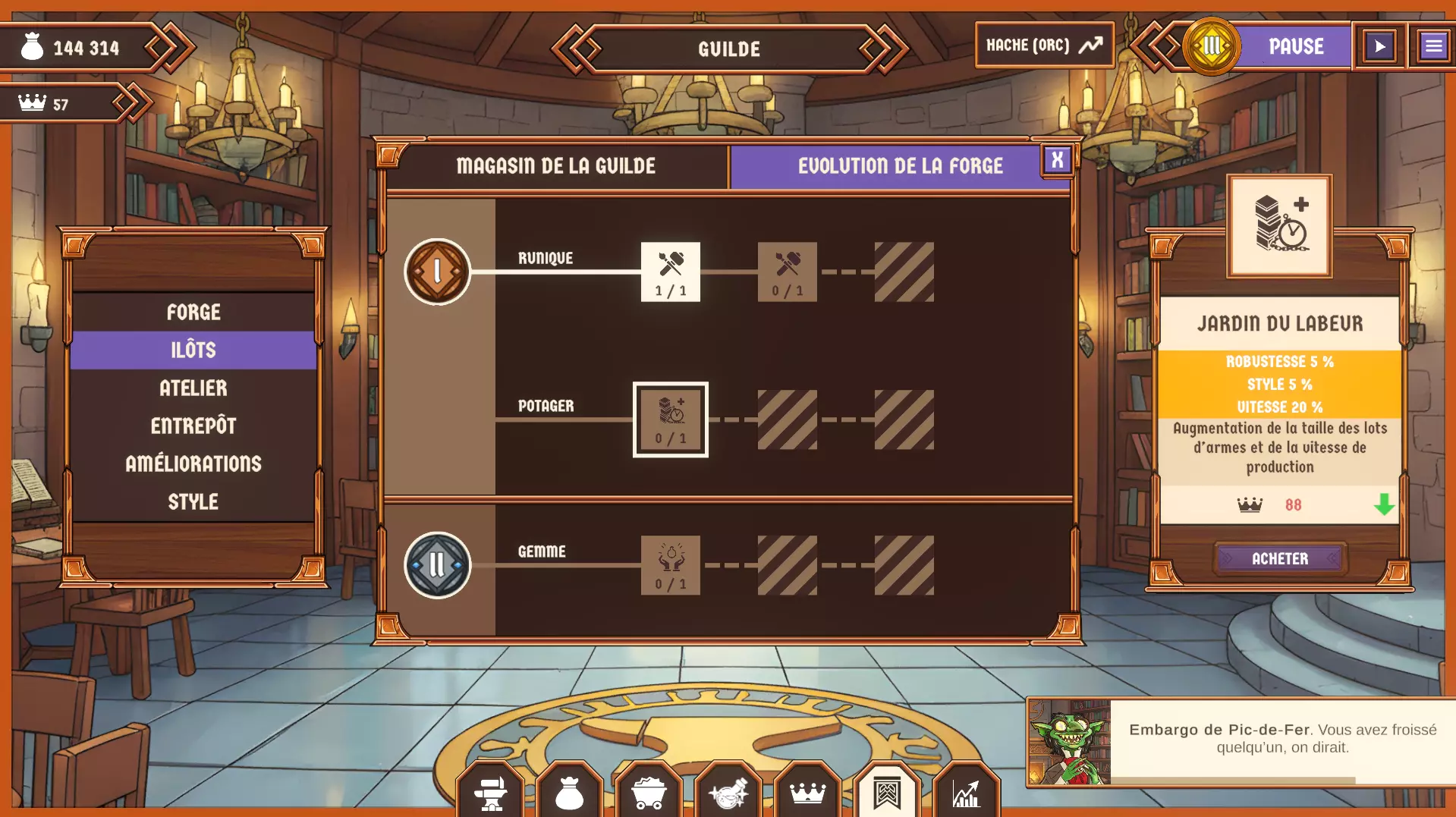Buy the Jardin du Labeur upgrade
The width and height of the screenshot is (1456, 817).
coord(1279,559)
